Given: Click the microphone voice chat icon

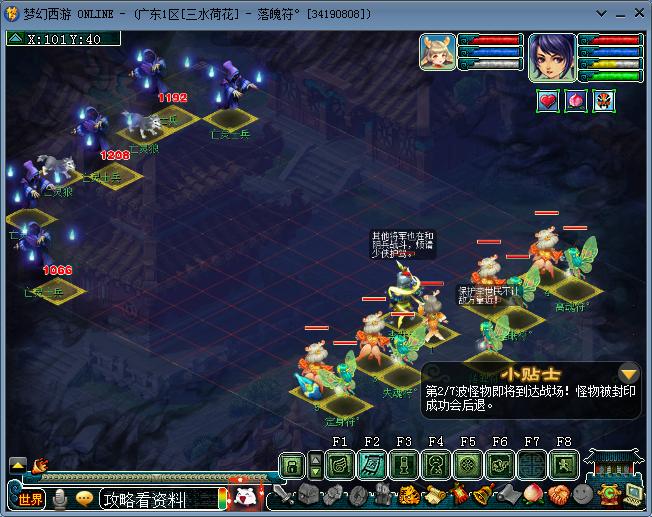Looking at the screenshot, I should pyautogui.click(x=61, y=498).
